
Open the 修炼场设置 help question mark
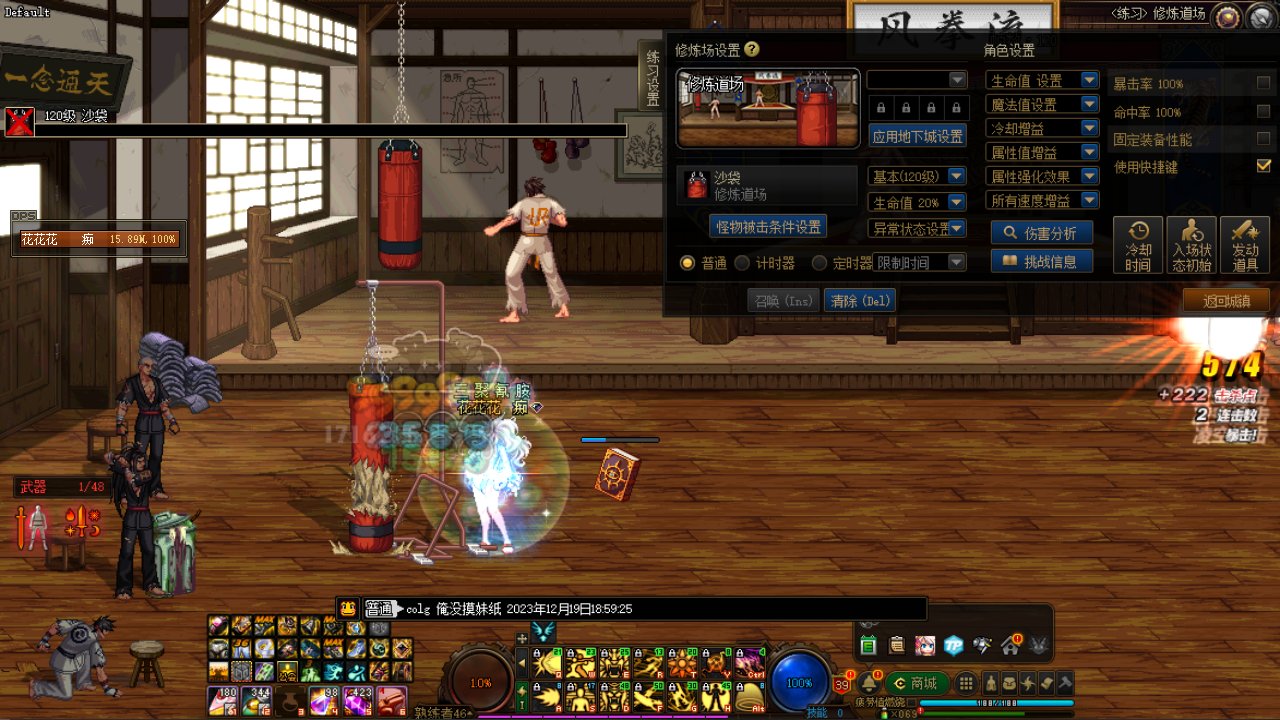click(x=752, y=49)
